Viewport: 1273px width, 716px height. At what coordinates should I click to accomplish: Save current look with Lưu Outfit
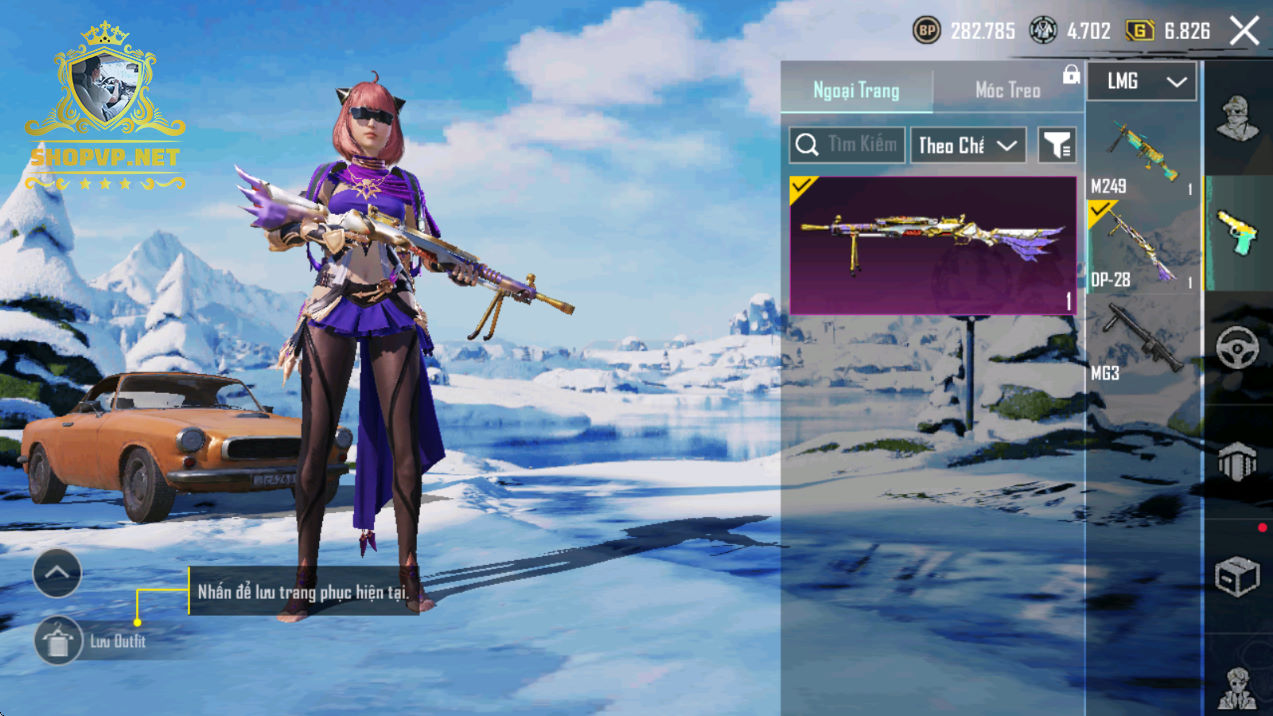tap(59, 641)
